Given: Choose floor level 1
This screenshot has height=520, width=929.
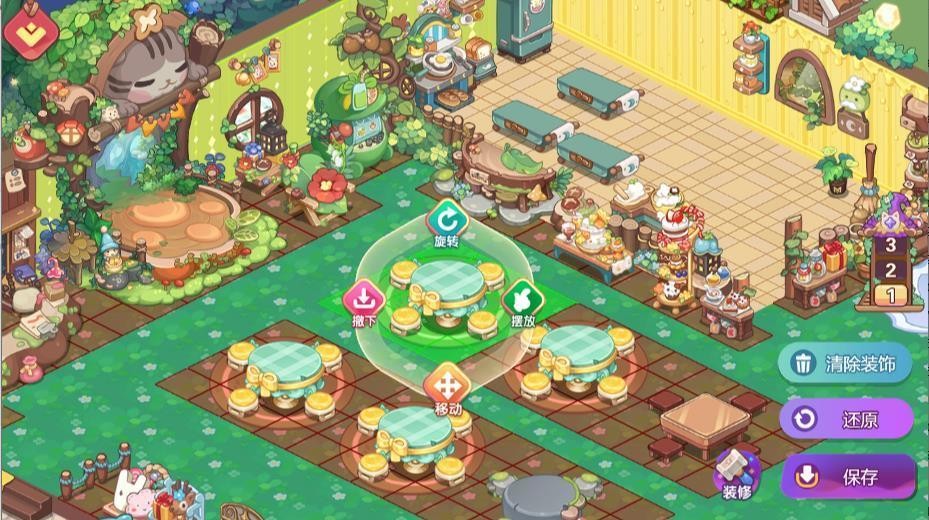Looking at the screenshot, I should (890, 294).
